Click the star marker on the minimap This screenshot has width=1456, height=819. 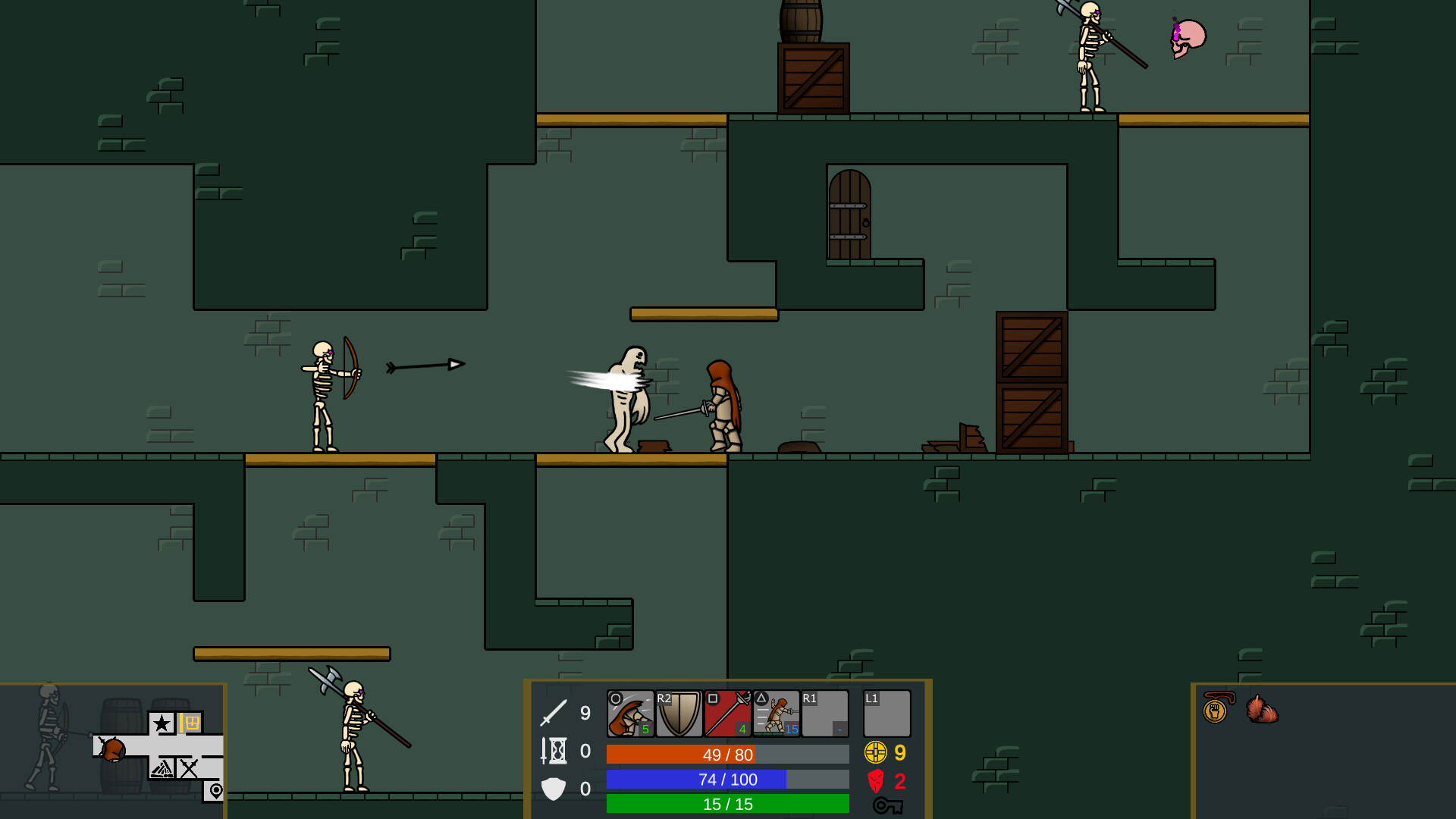[162, 723]
